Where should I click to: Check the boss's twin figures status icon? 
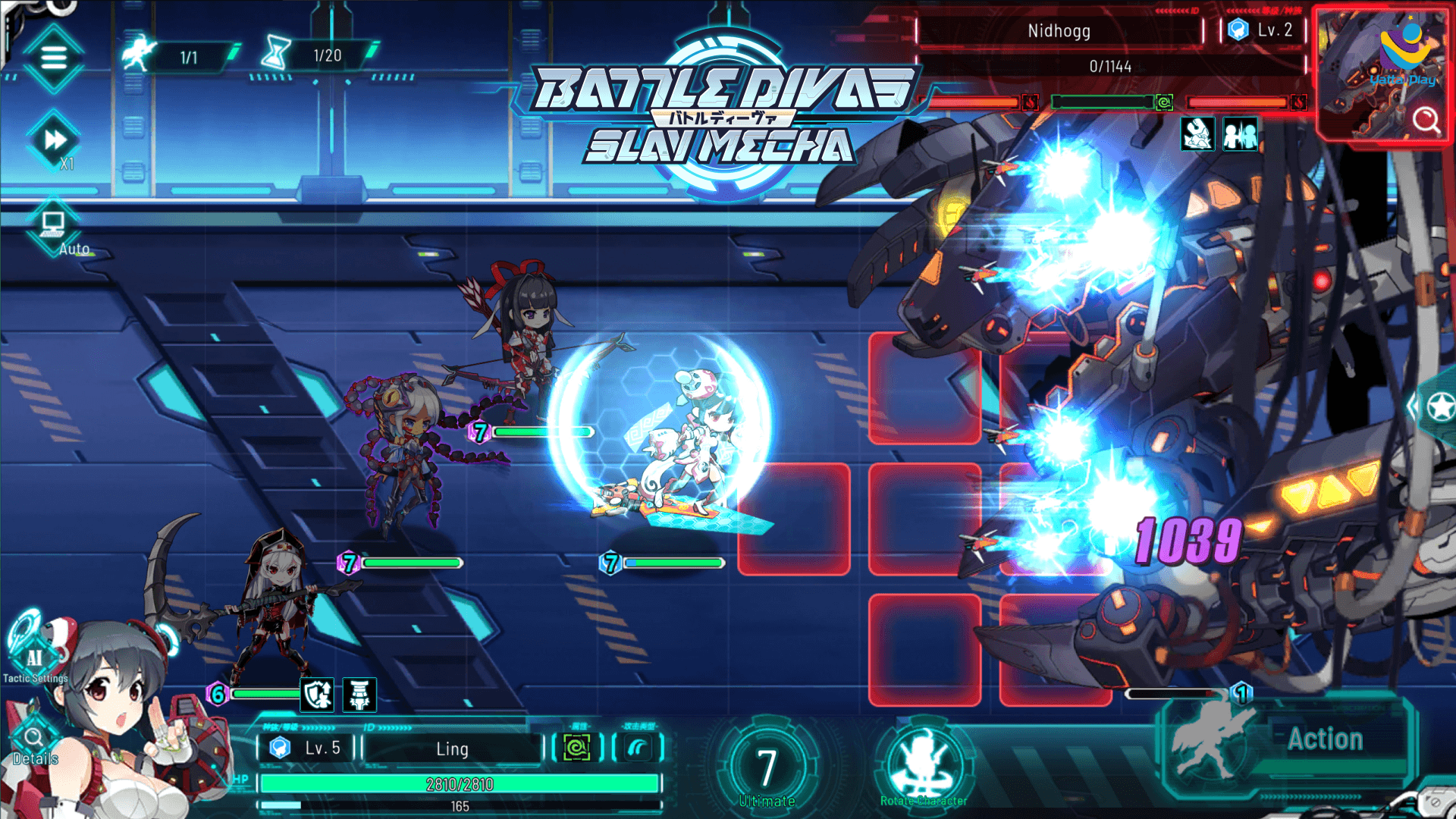click(x=1240, y=135)
